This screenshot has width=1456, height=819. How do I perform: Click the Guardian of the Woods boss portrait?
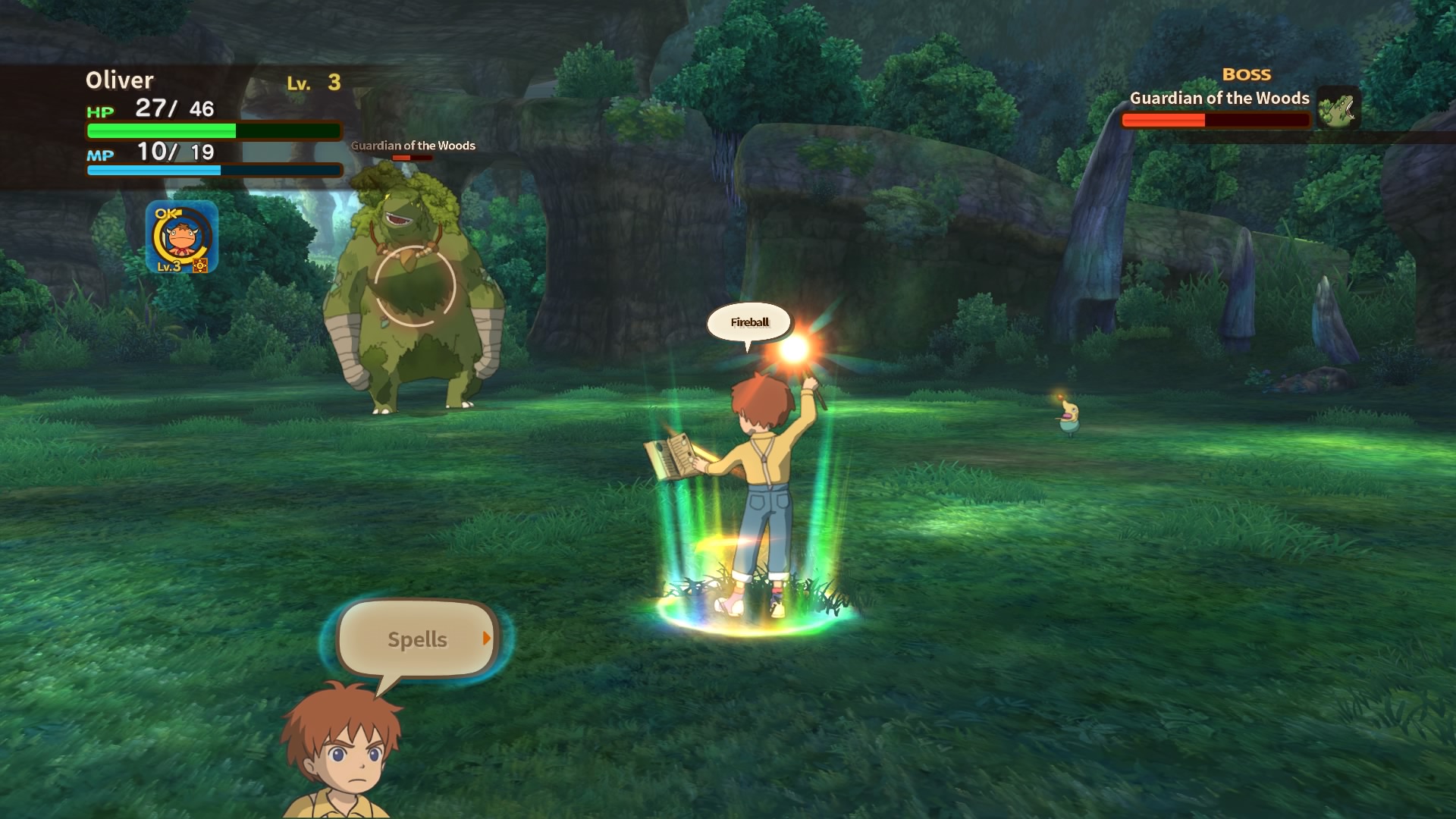tap(1338, 108)
